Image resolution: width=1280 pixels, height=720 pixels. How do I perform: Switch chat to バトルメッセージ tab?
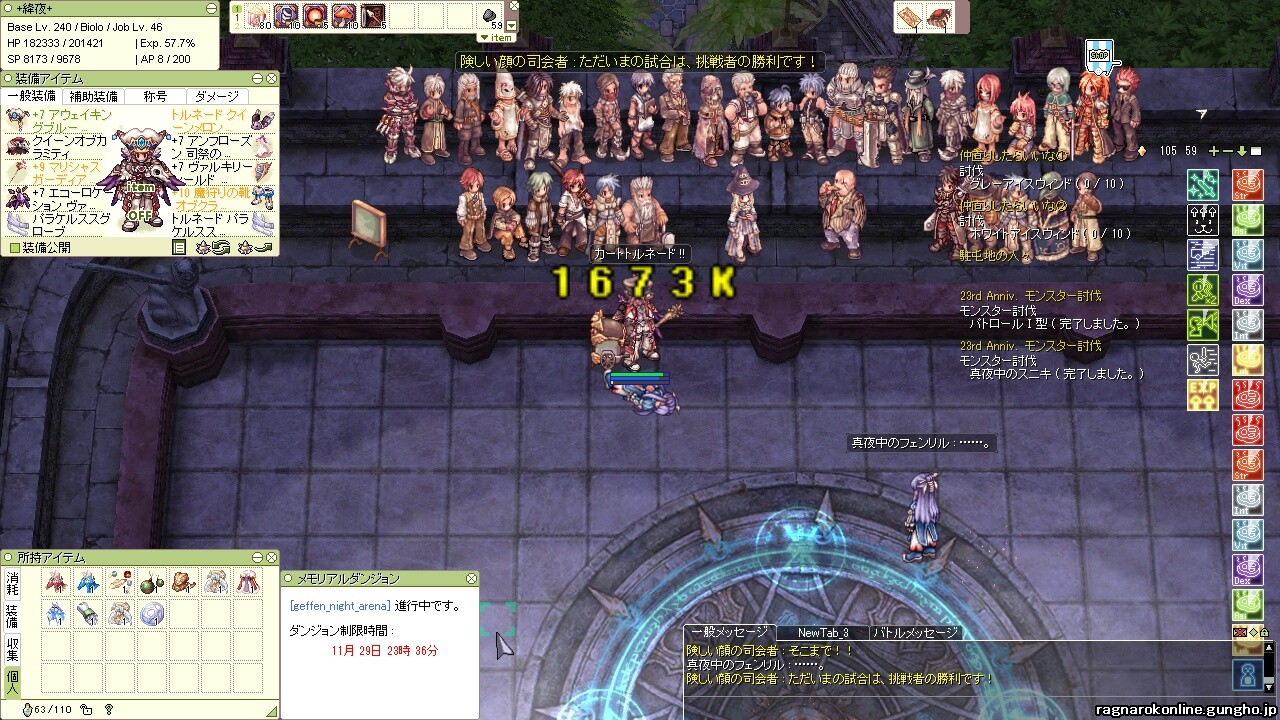click(x=915, y=633)
